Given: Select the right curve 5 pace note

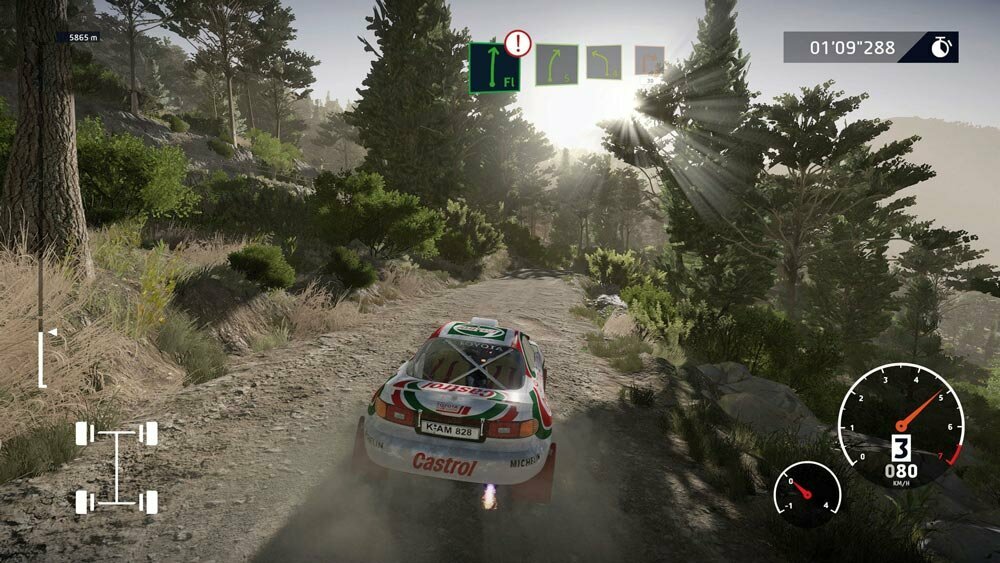Looking at the screenshot, I should click(x=556, y=65).
